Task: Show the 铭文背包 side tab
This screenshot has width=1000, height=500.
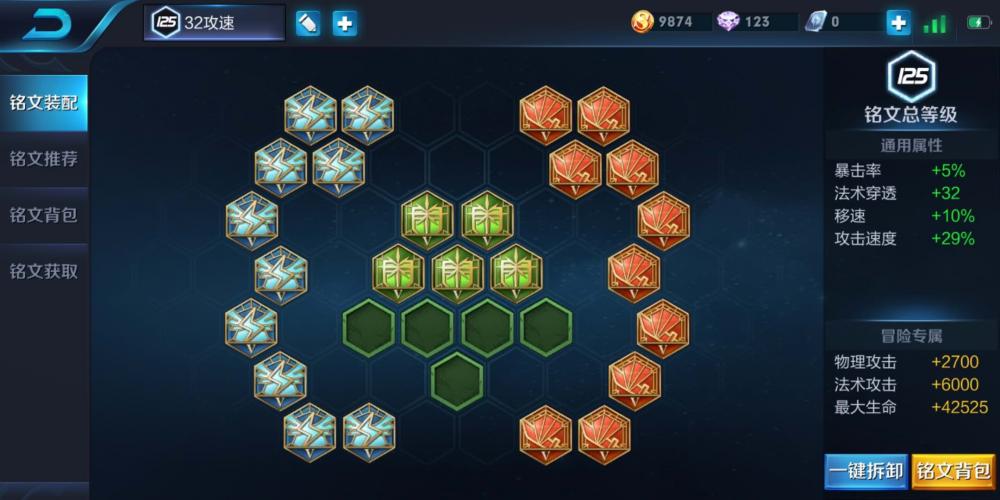Action: pos(43,215)
